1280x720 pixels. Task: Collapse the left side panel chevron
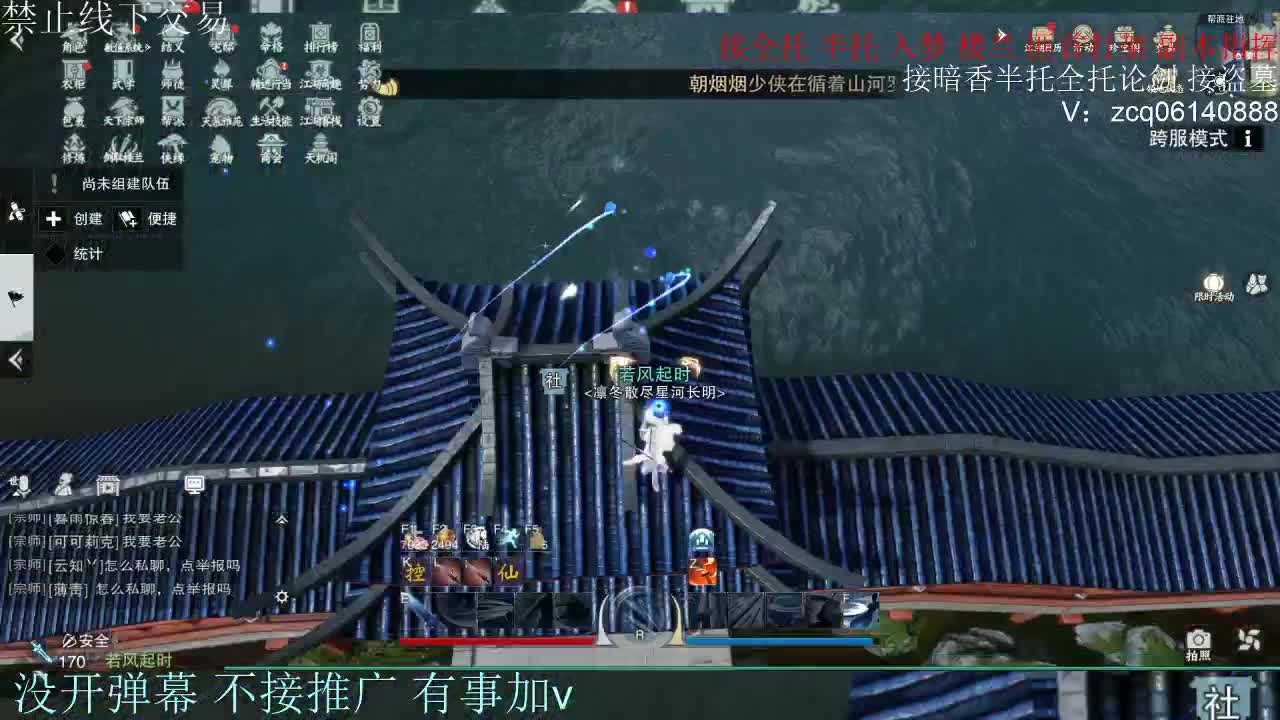15,360
